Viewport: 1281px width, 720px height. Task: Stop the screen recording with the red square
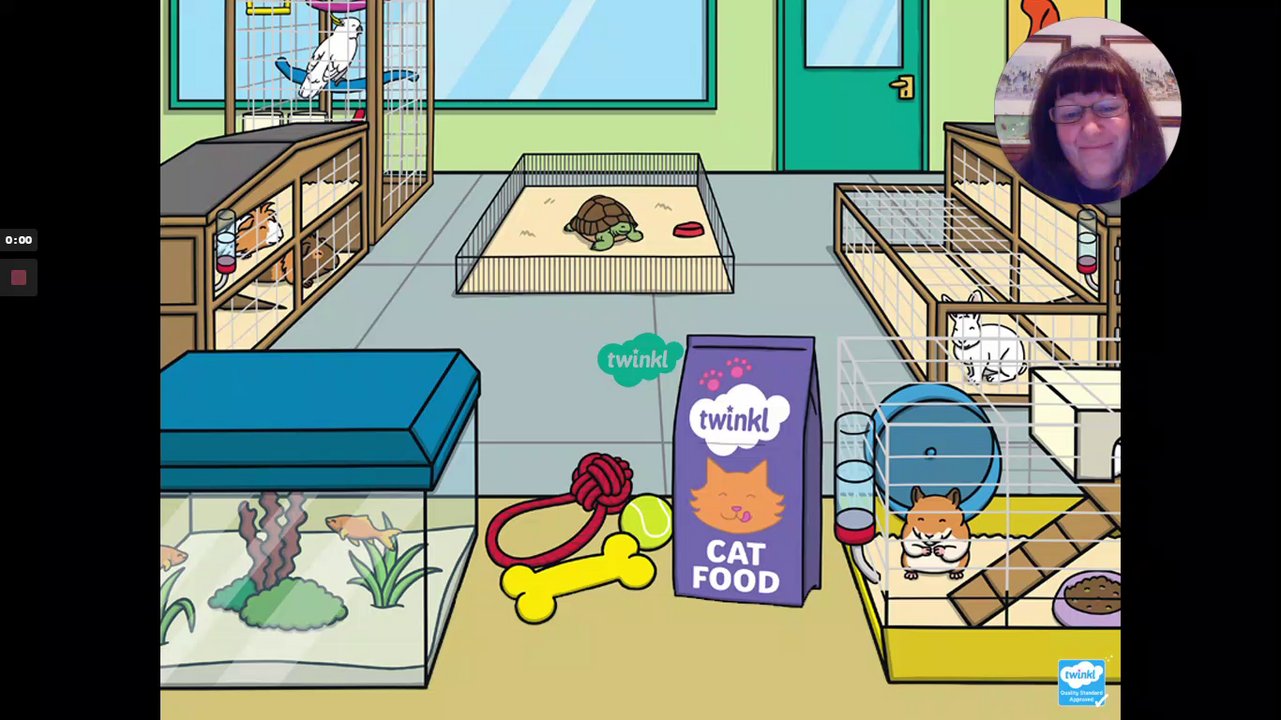tap(18, 278)
